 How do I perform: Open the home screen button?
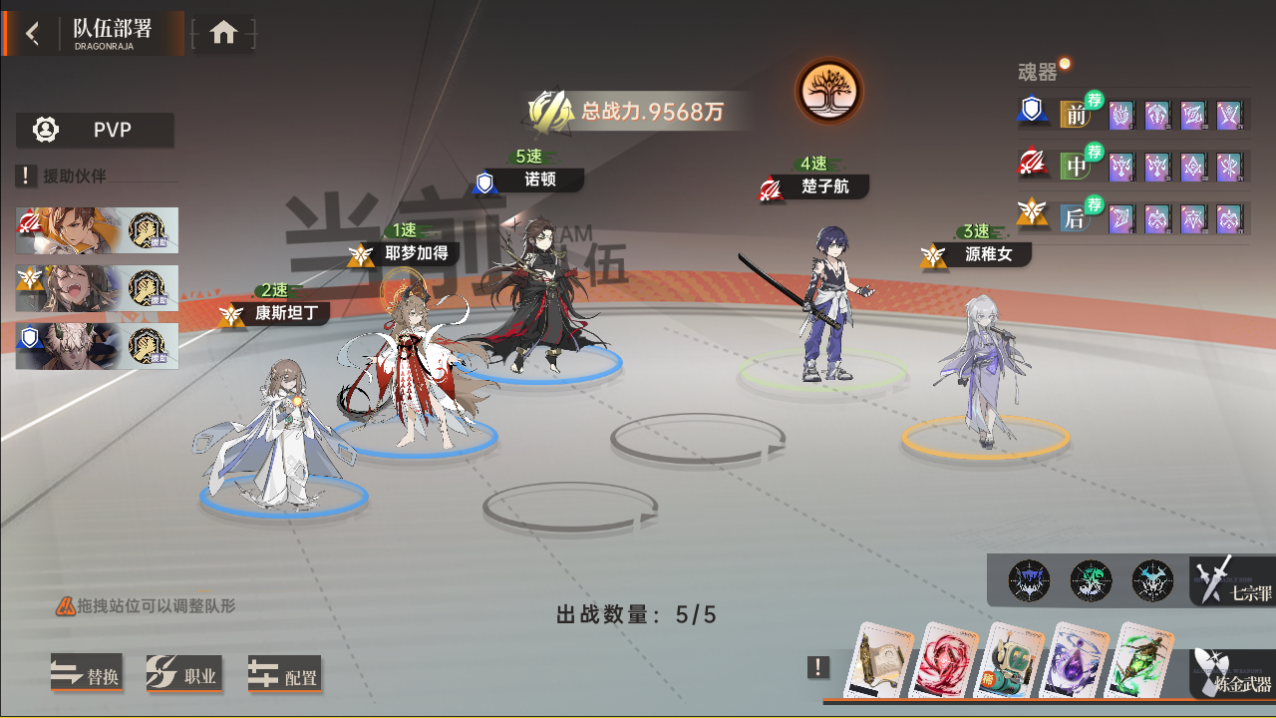[223, 33]
